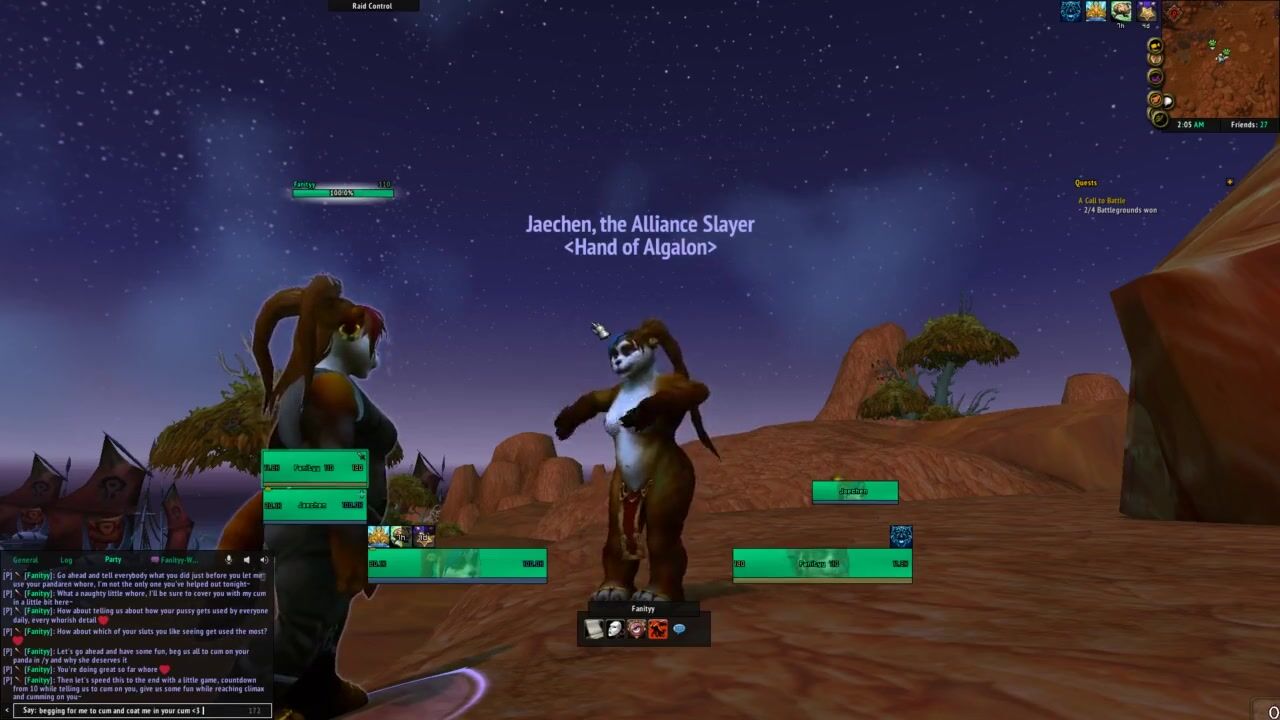Click the Jaechen party frame in raid list
The image size is (1280, 720).
pos(314,506)
